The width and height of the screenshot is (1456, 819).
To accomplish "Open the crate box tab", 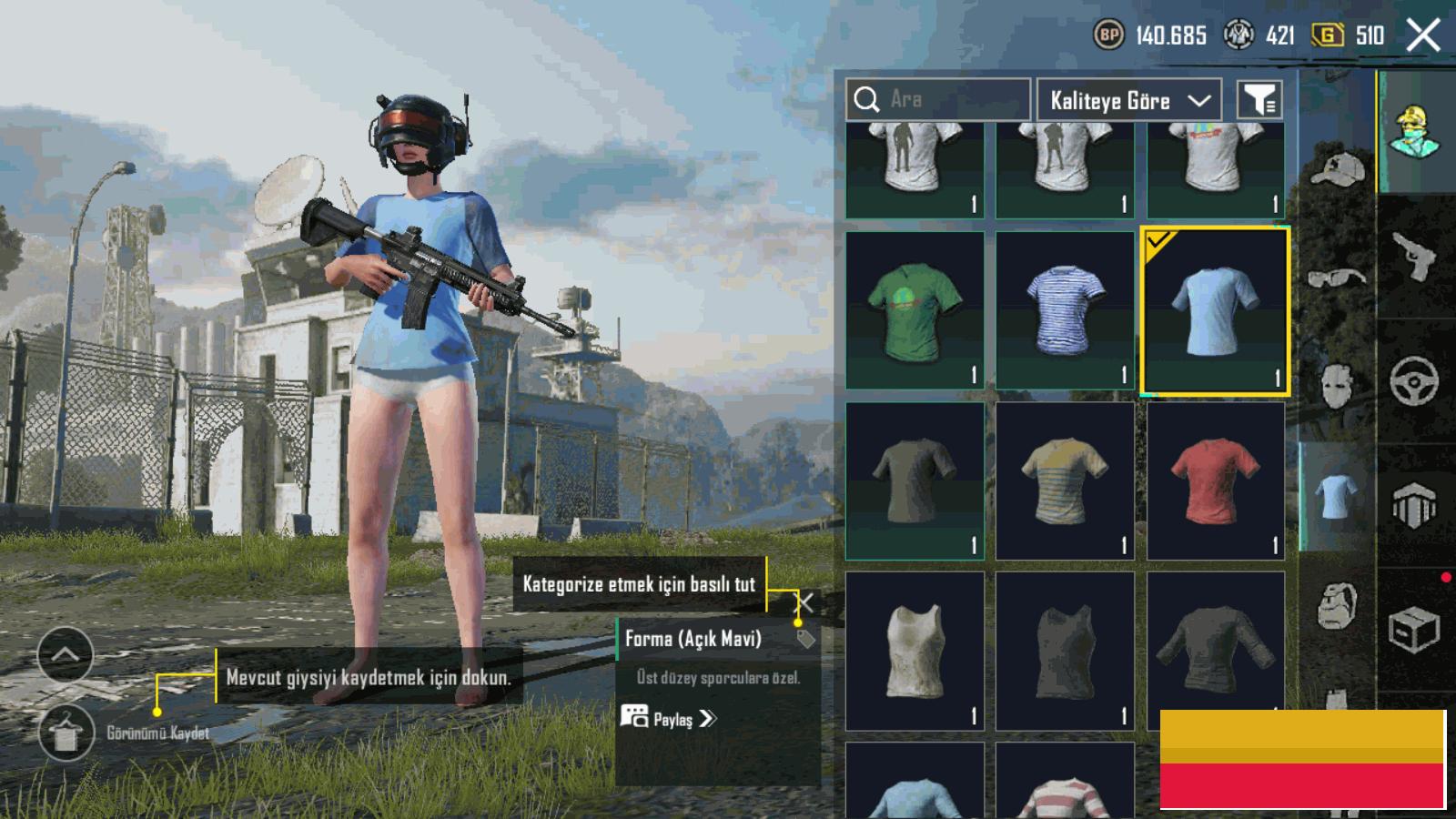I will [x=1413, y=628].
